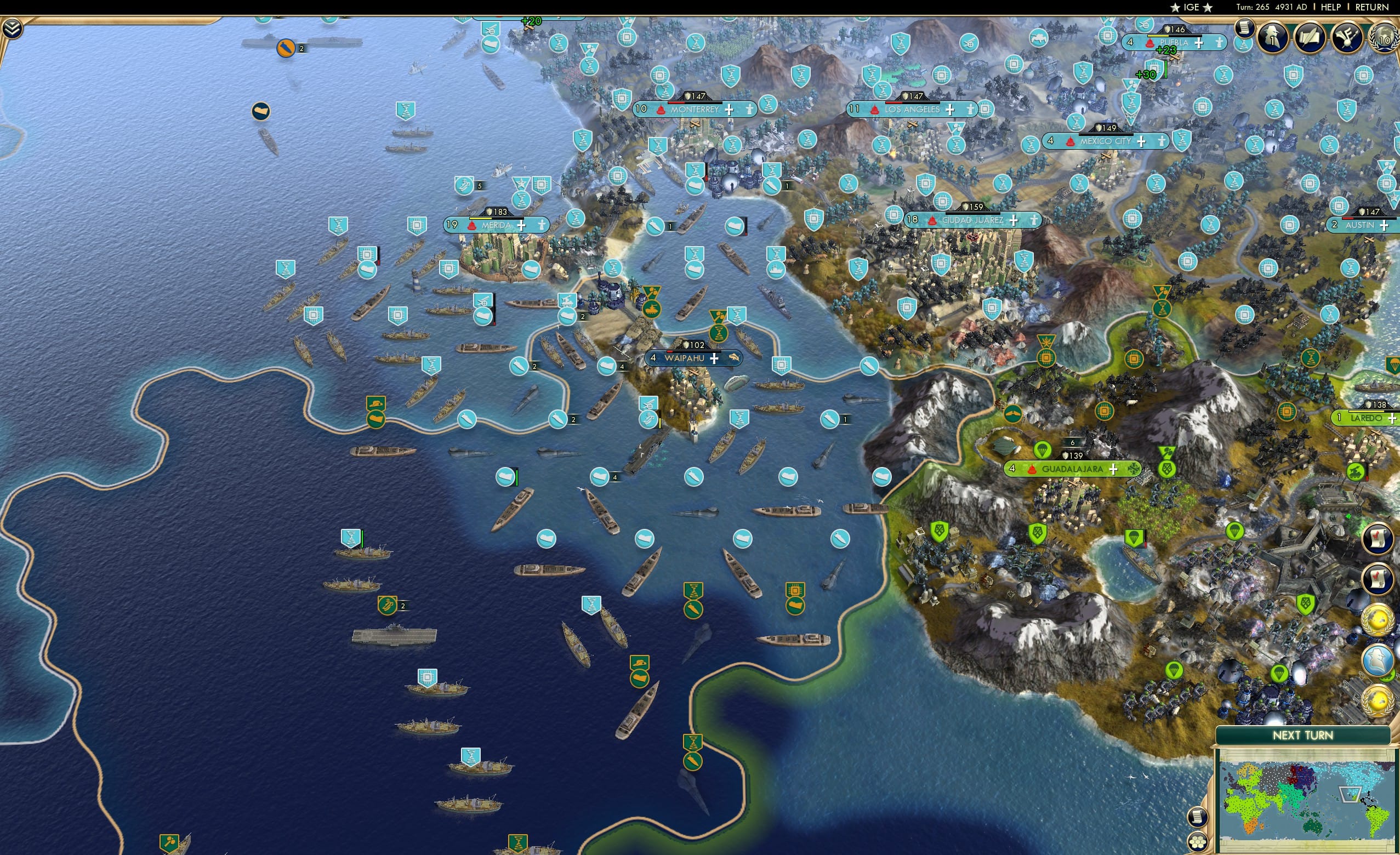Click the IGE menu at top bar
Screen dimensions: 1400x855
point(1191,7)
